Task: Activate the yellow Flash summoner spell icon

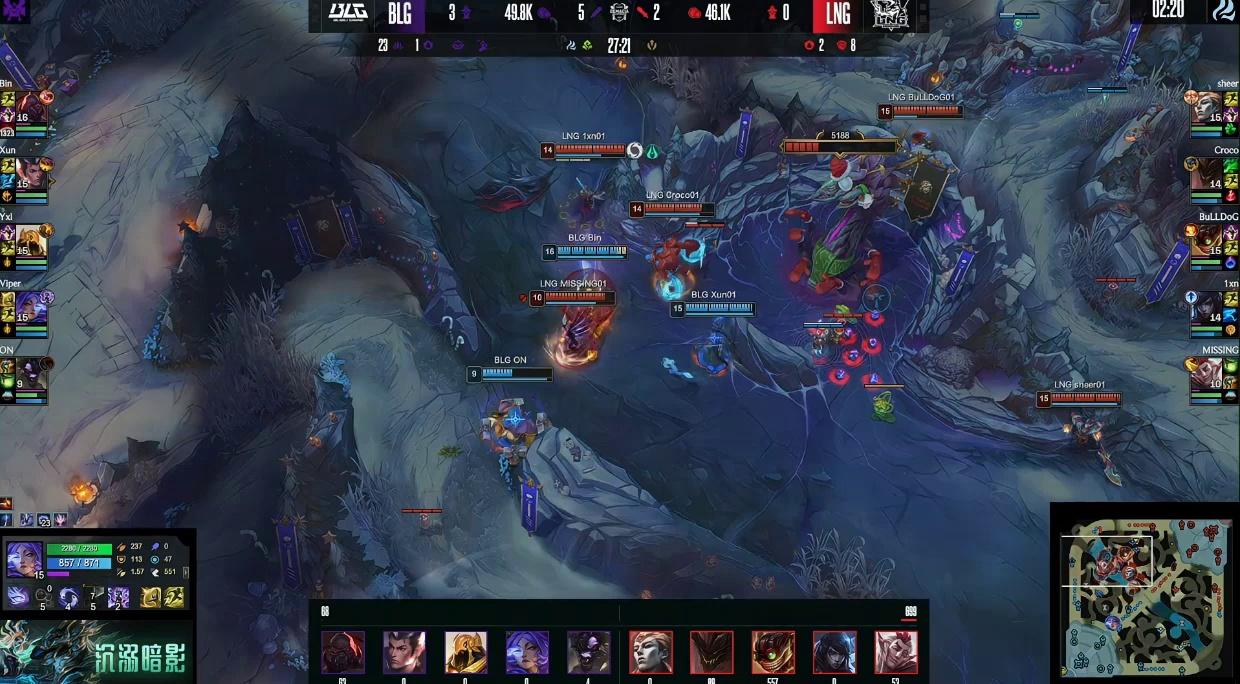Action: [173, 597]
